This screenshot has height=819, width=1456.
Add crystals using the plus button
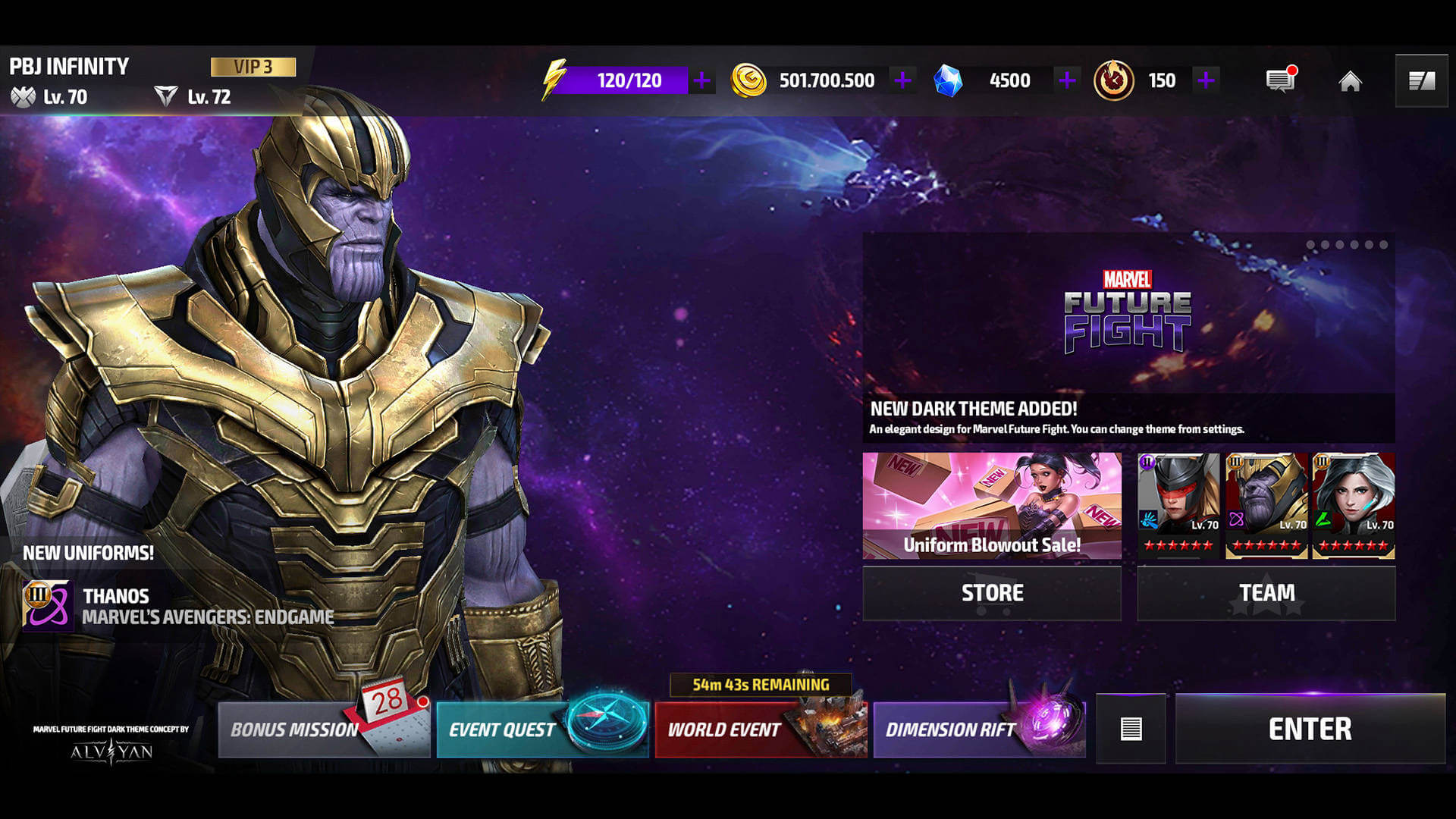click(1067, 80)
